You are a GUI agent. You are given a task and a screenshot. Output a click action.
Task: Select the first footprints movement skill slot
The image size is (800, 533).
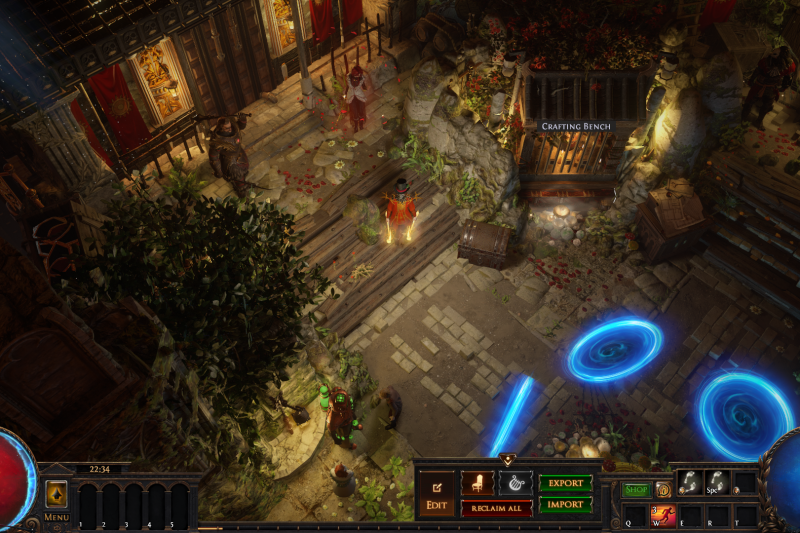(688, 482)
